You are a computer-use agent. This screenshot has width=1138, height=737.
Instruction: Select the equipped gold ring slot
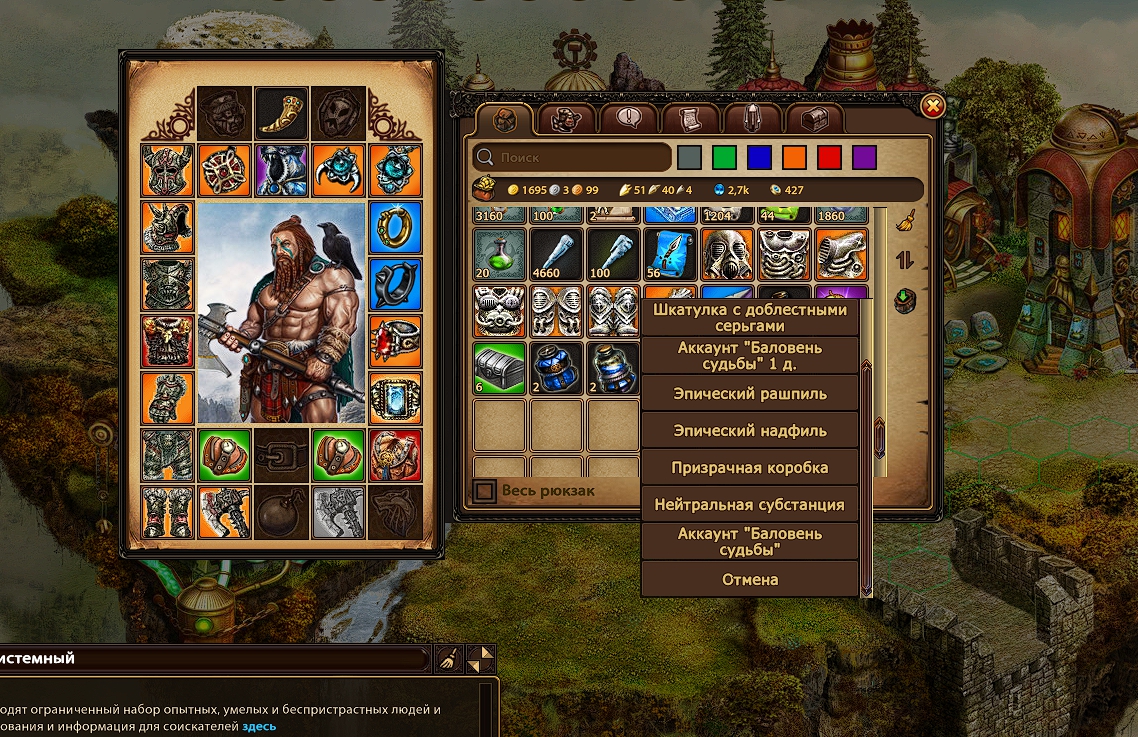pyautogui.click(x=395, y=227)
